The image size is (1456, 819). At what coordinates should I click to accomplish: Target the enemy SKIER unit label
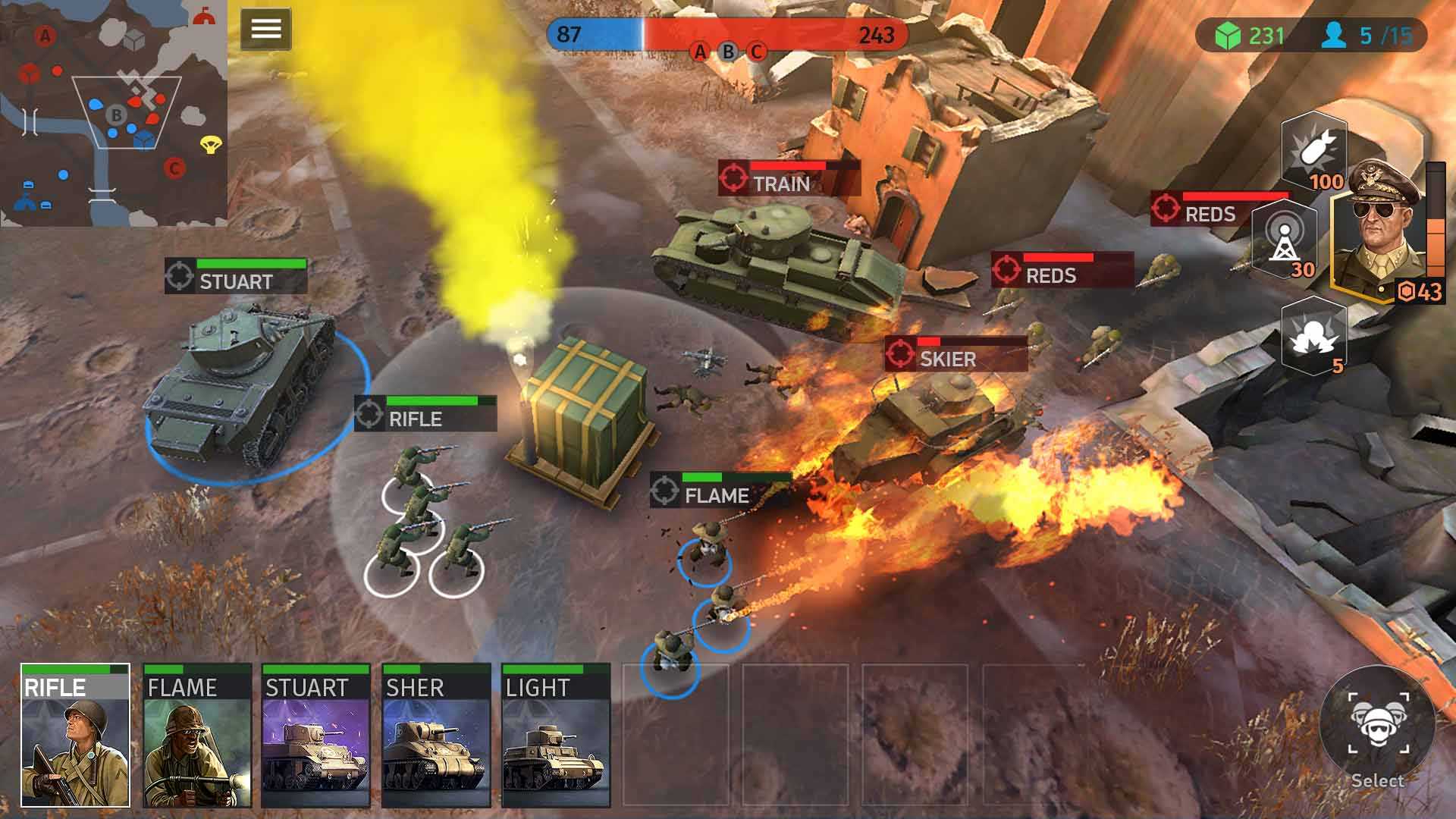coord(955,354)
